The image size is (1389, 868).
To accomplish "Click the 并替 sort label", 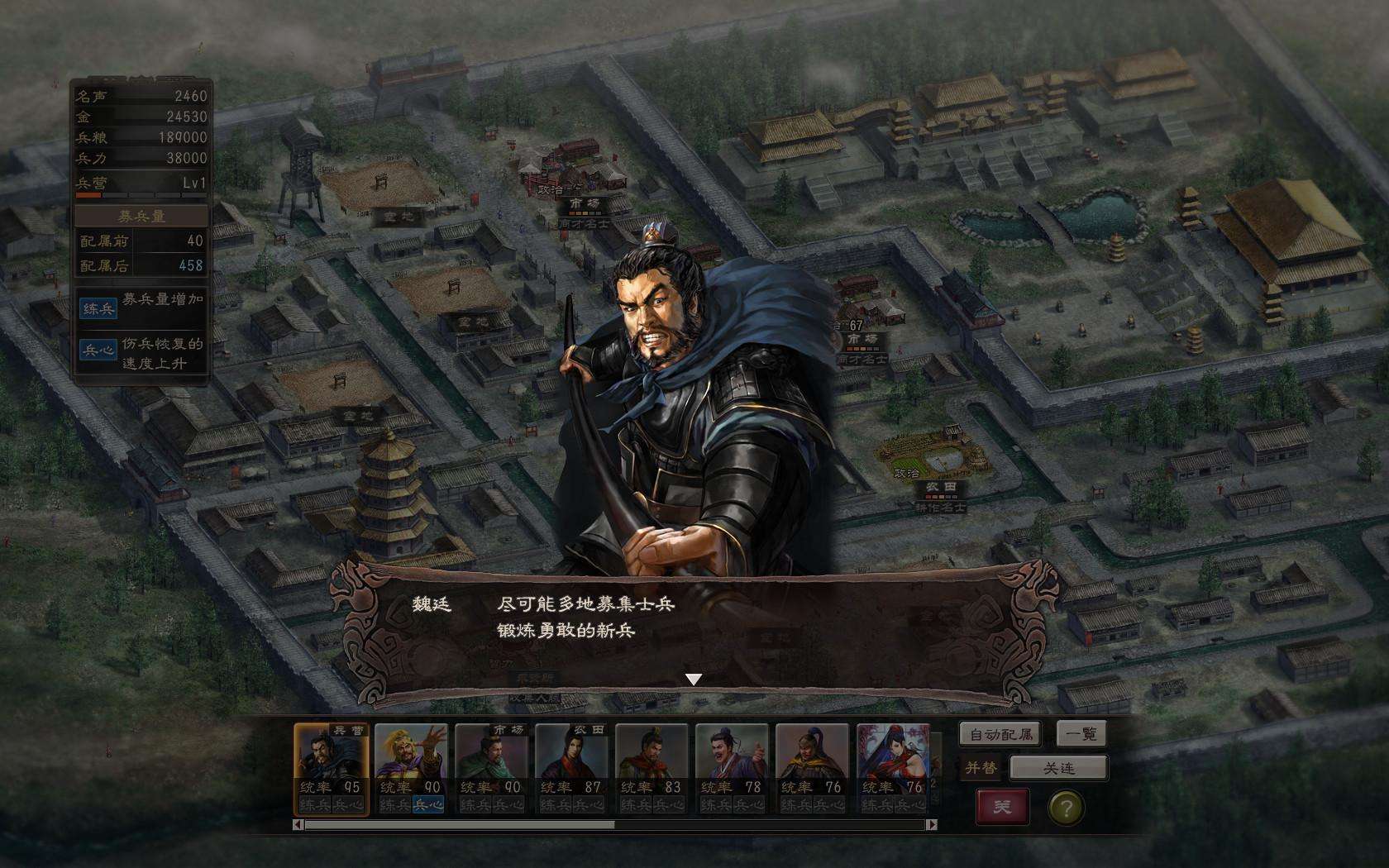I will pos(981,768).
